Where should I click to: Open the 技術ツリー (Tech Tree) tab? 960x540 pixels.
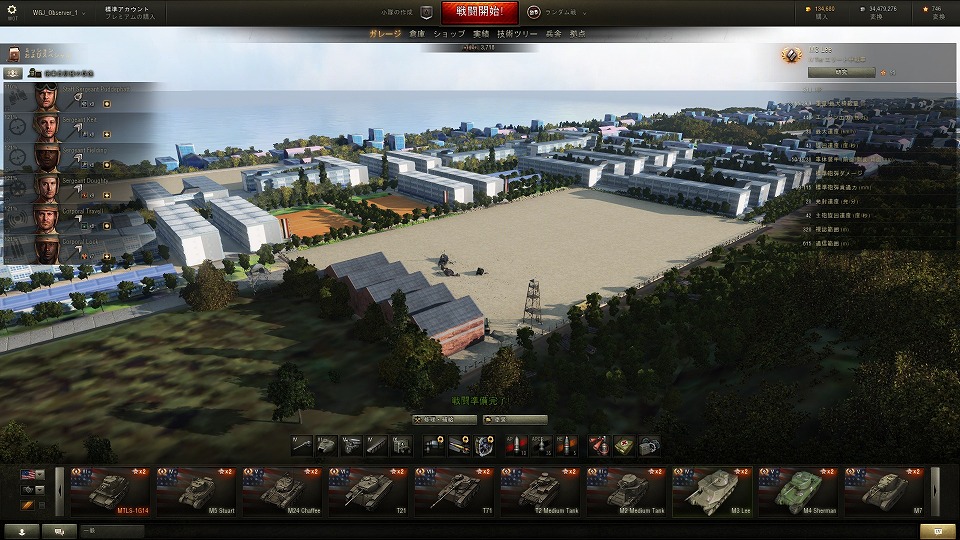[x=518, y=34]
